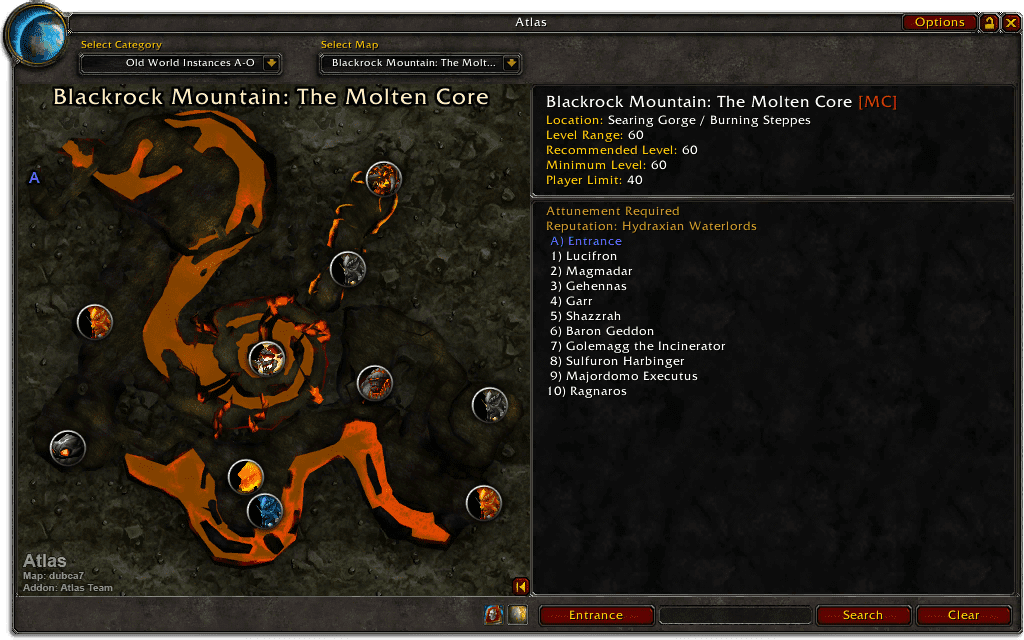Select Baron Geddon in the list

[x=609, y=331]
